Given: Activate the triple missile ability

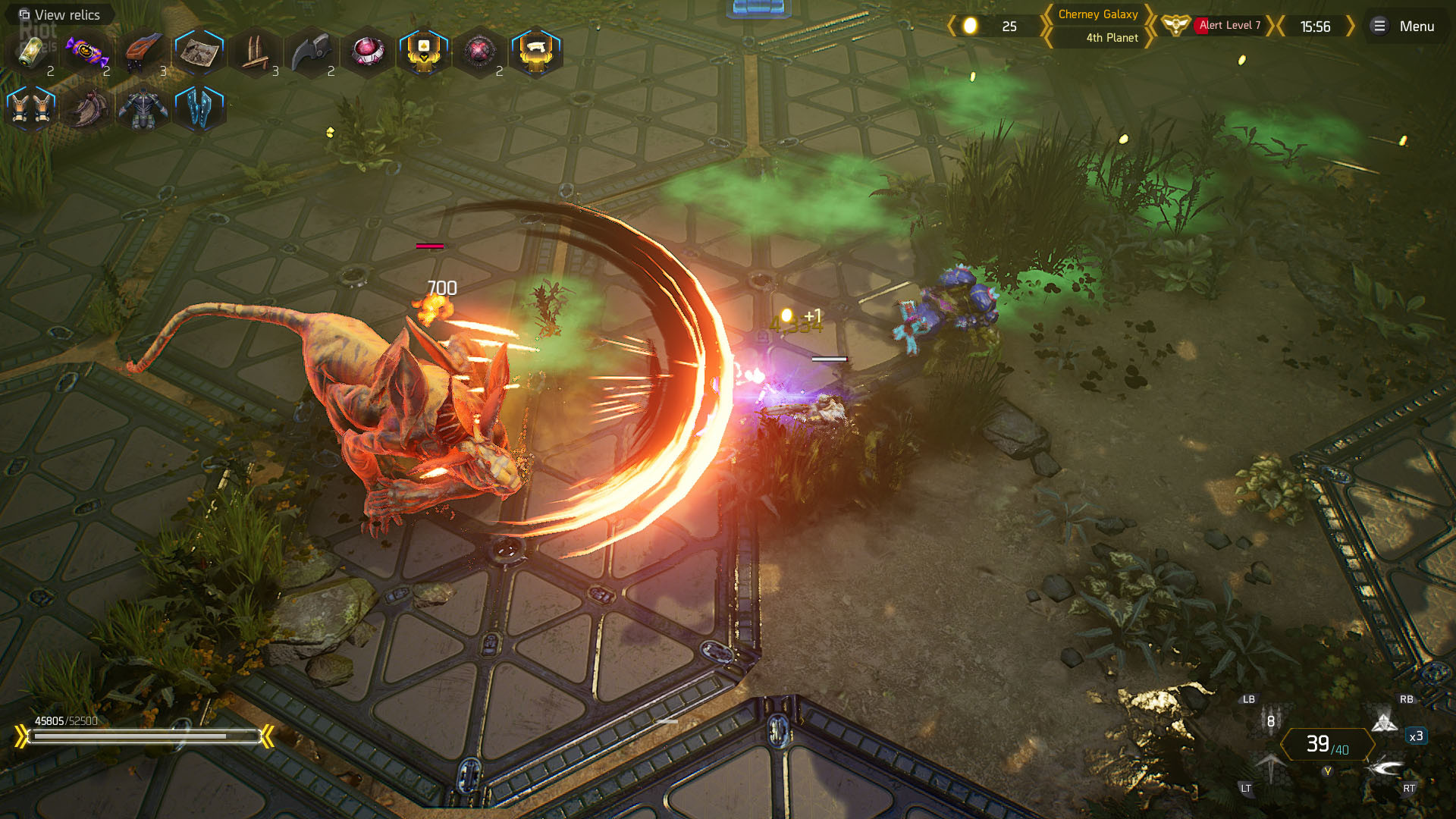Looking at the screenshot, I should (1271, 720).
